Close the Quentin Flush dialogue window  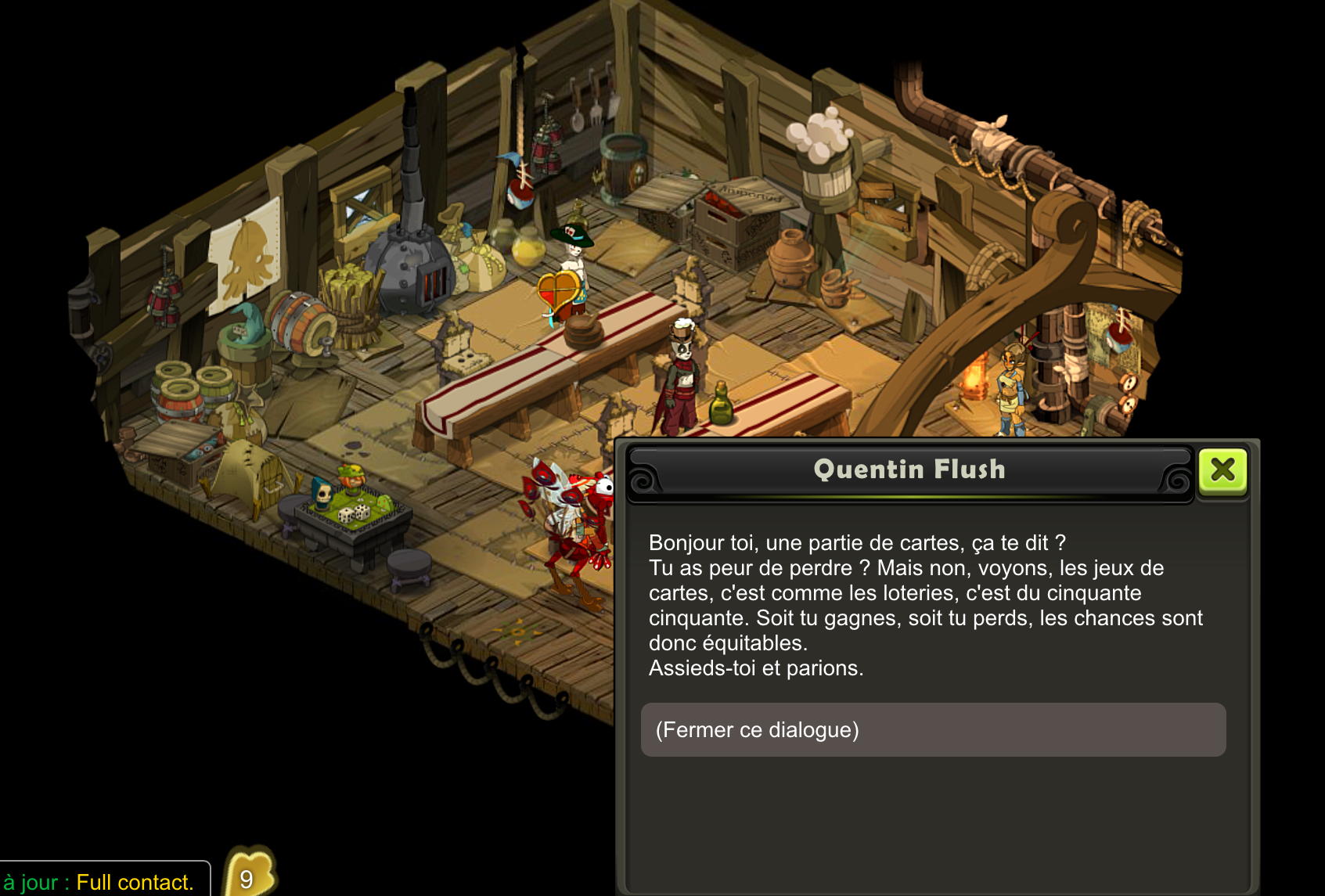click(1222, 470)
